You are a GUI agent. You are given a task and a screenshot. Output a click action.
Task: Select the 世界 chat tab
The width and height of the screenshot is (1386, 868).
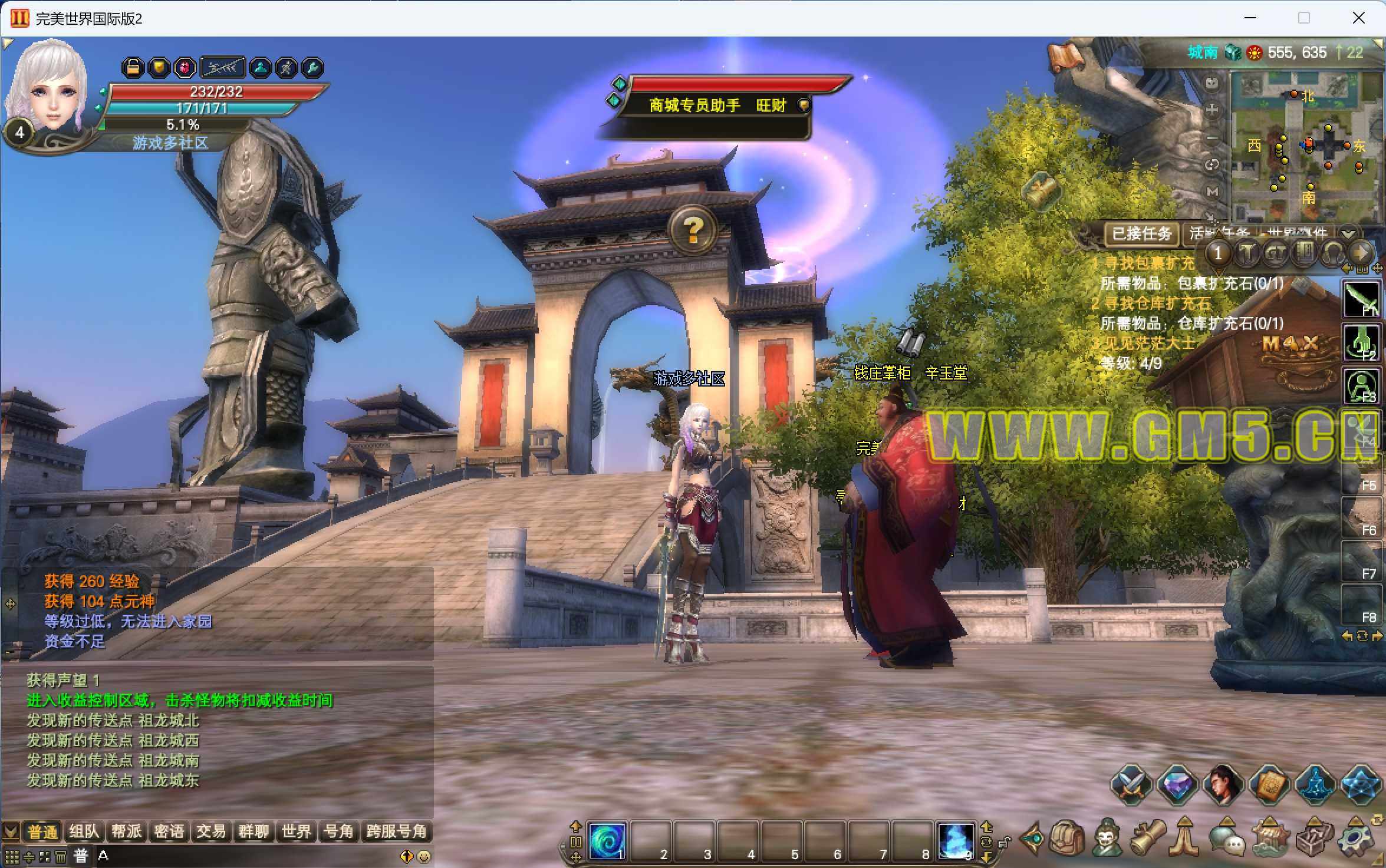pos(296,831)
